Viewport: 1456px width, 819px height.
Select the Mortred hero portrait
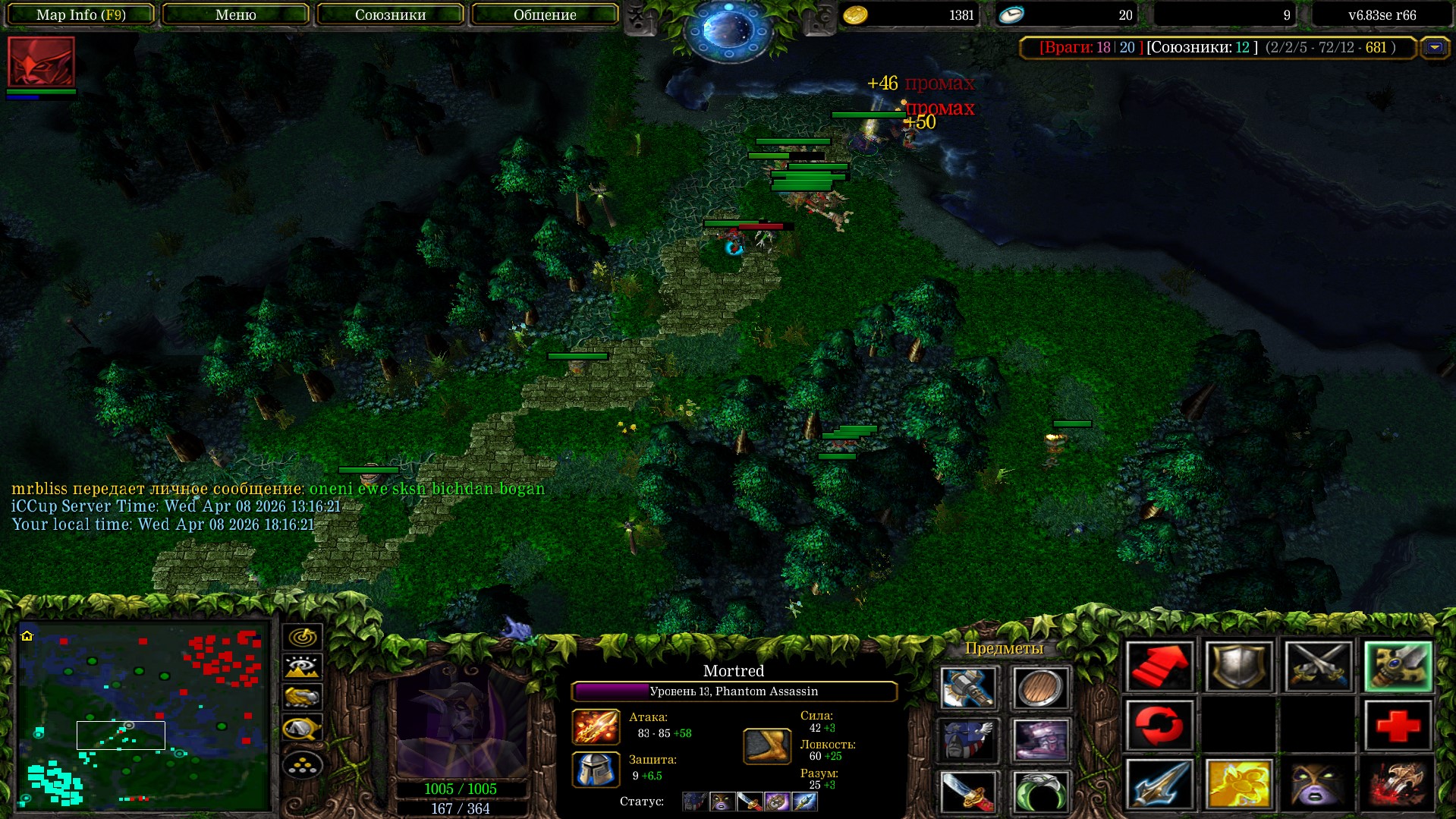[461, 721]
